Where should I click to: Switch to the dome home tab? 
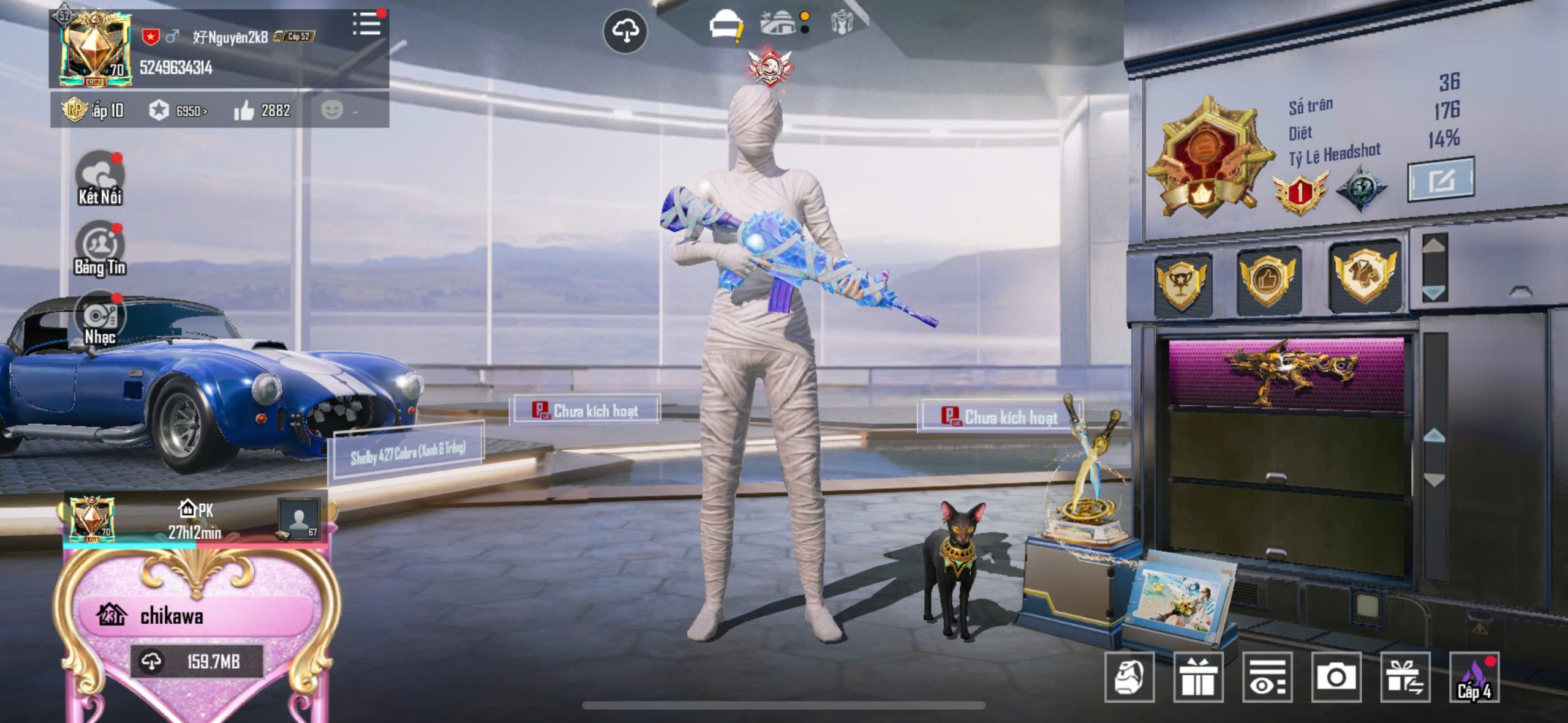tap(779, 23)
